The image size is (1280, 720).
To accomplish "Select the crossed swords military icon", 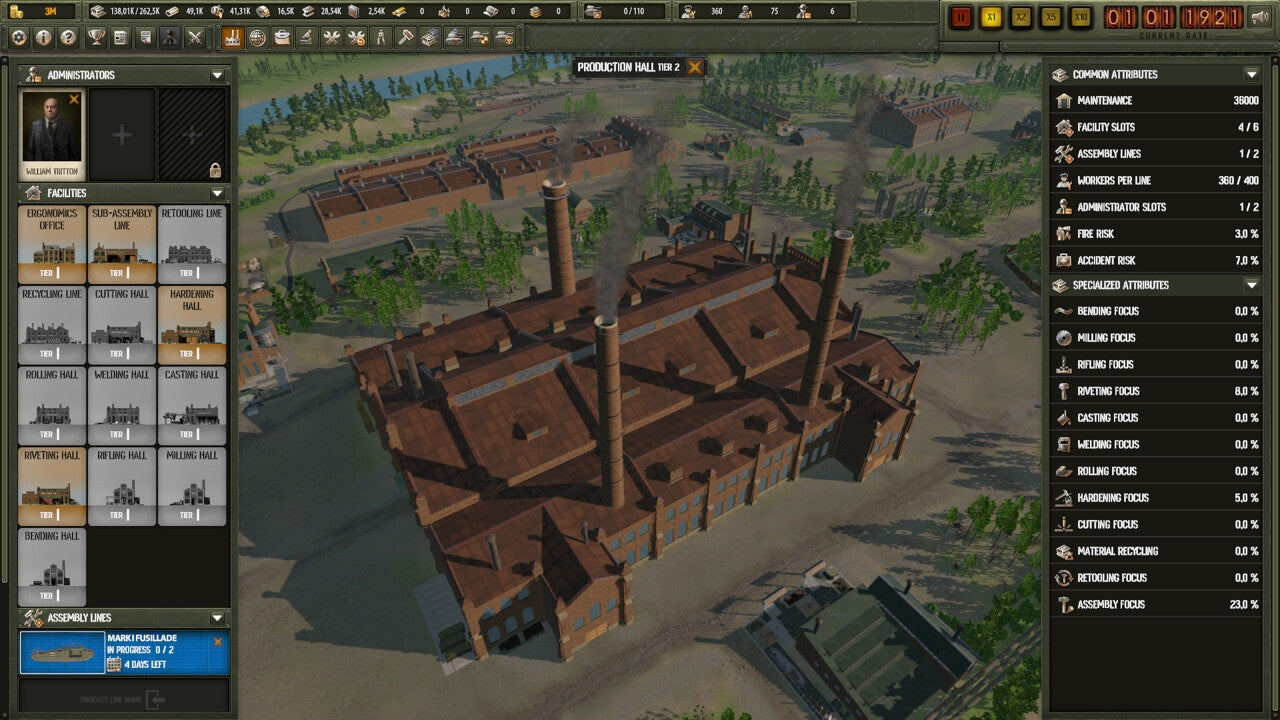I will 196,37.
